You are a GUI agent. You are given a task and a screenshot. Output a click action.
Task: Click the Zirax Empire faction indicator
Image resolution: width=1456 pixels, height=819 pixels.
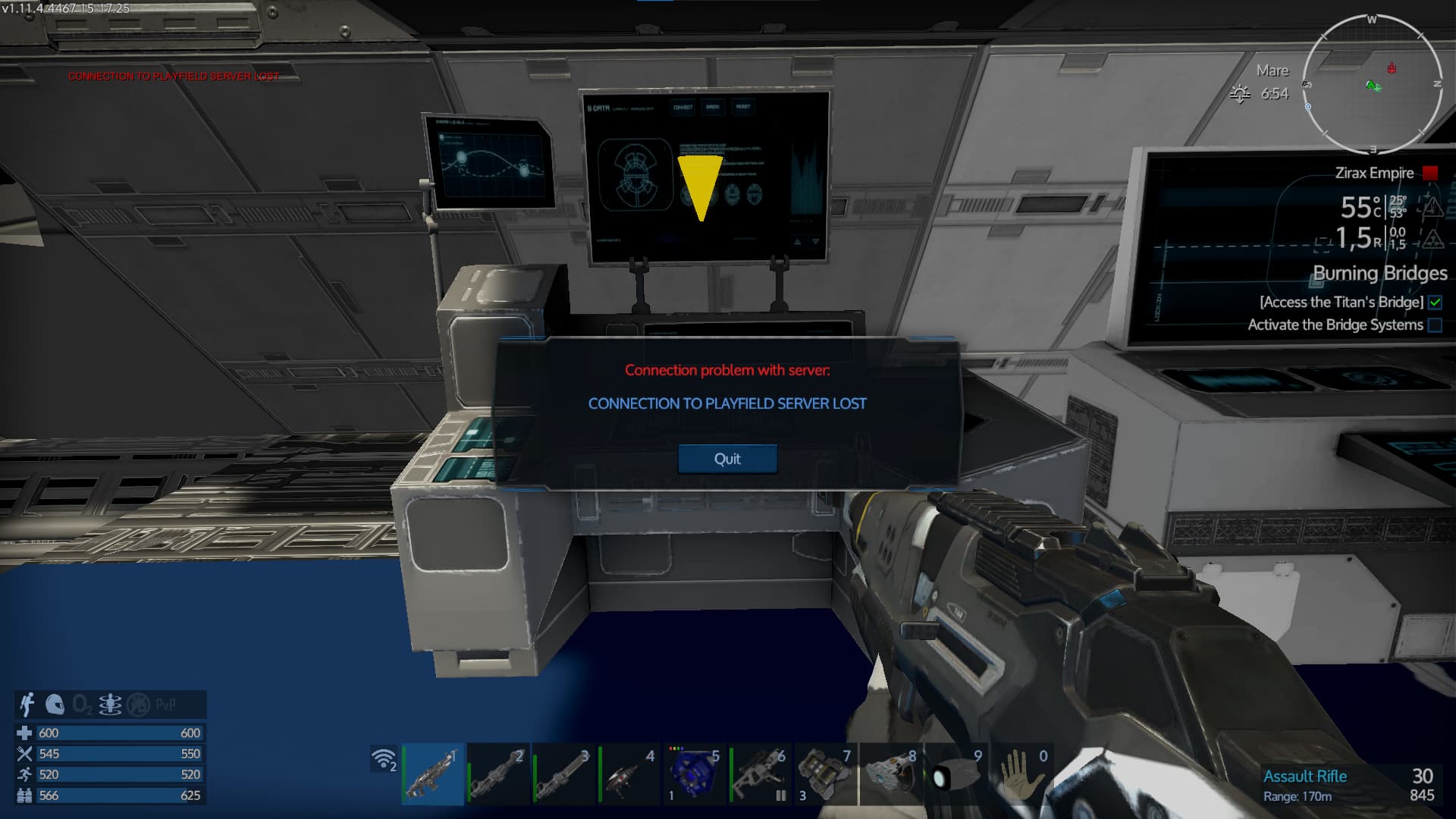coord(1430,173)
